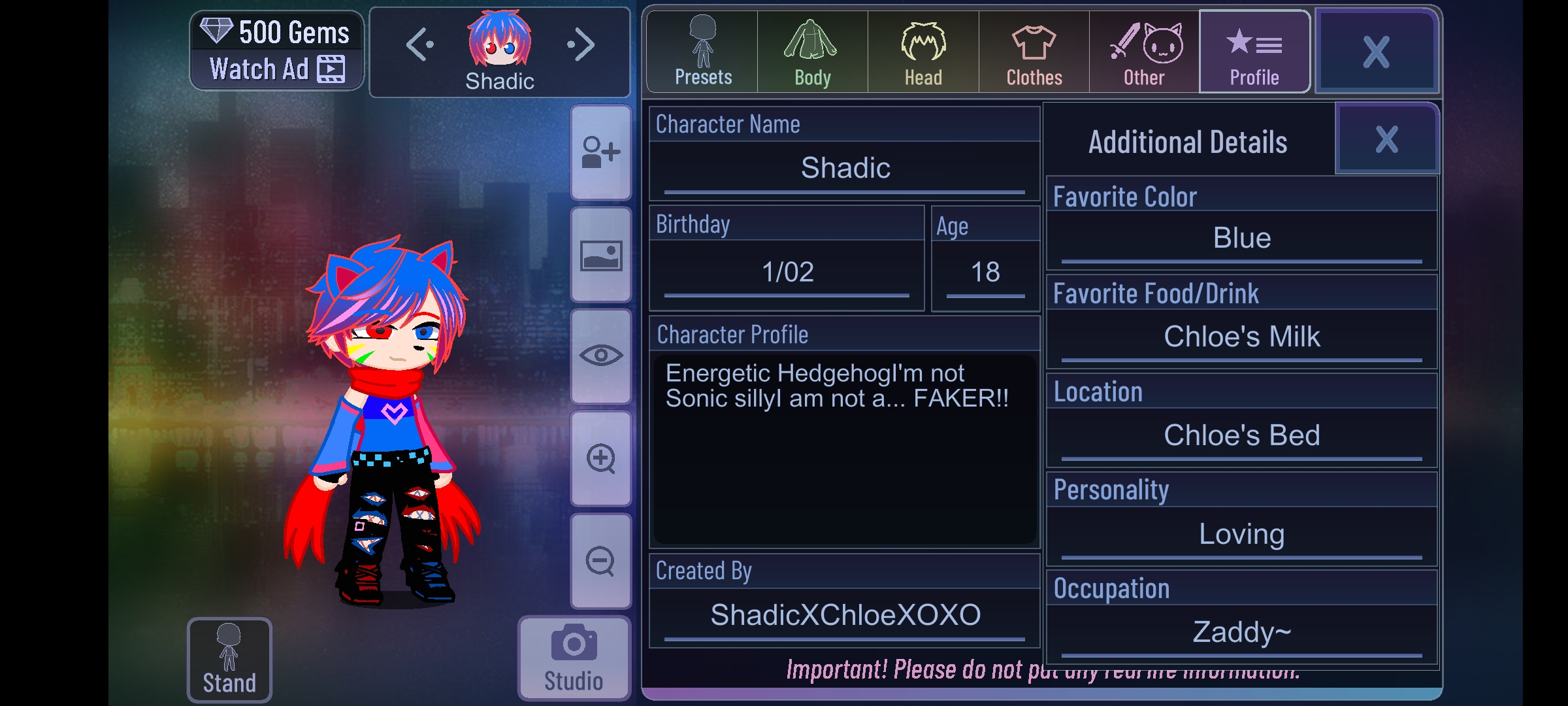The image size is (1568, 706).
Task: Click the zoom-in magnifier button
Action: pos(600,458)
